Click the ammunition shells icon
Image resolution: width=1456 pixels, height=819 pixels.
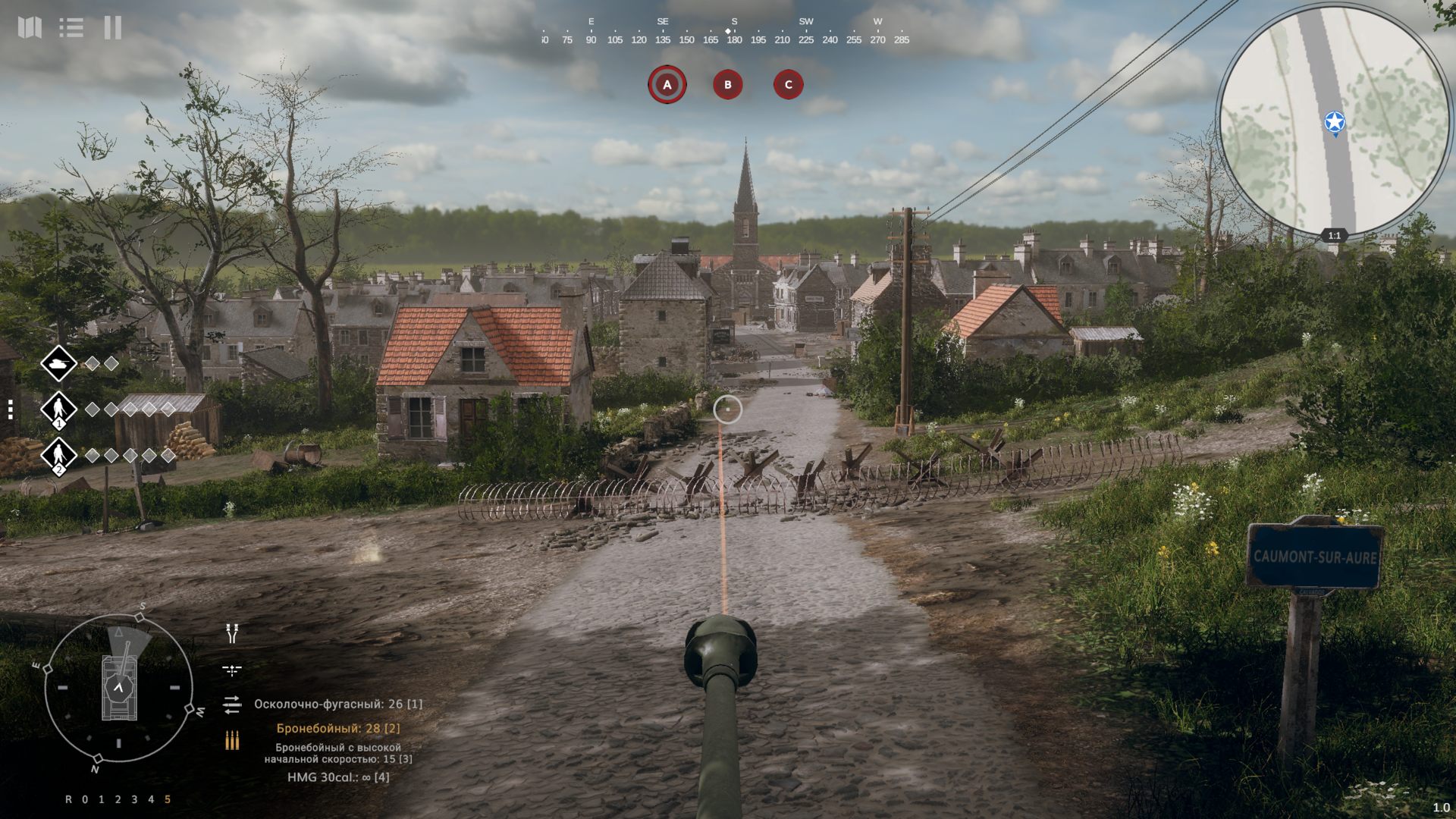coord(232,740)
